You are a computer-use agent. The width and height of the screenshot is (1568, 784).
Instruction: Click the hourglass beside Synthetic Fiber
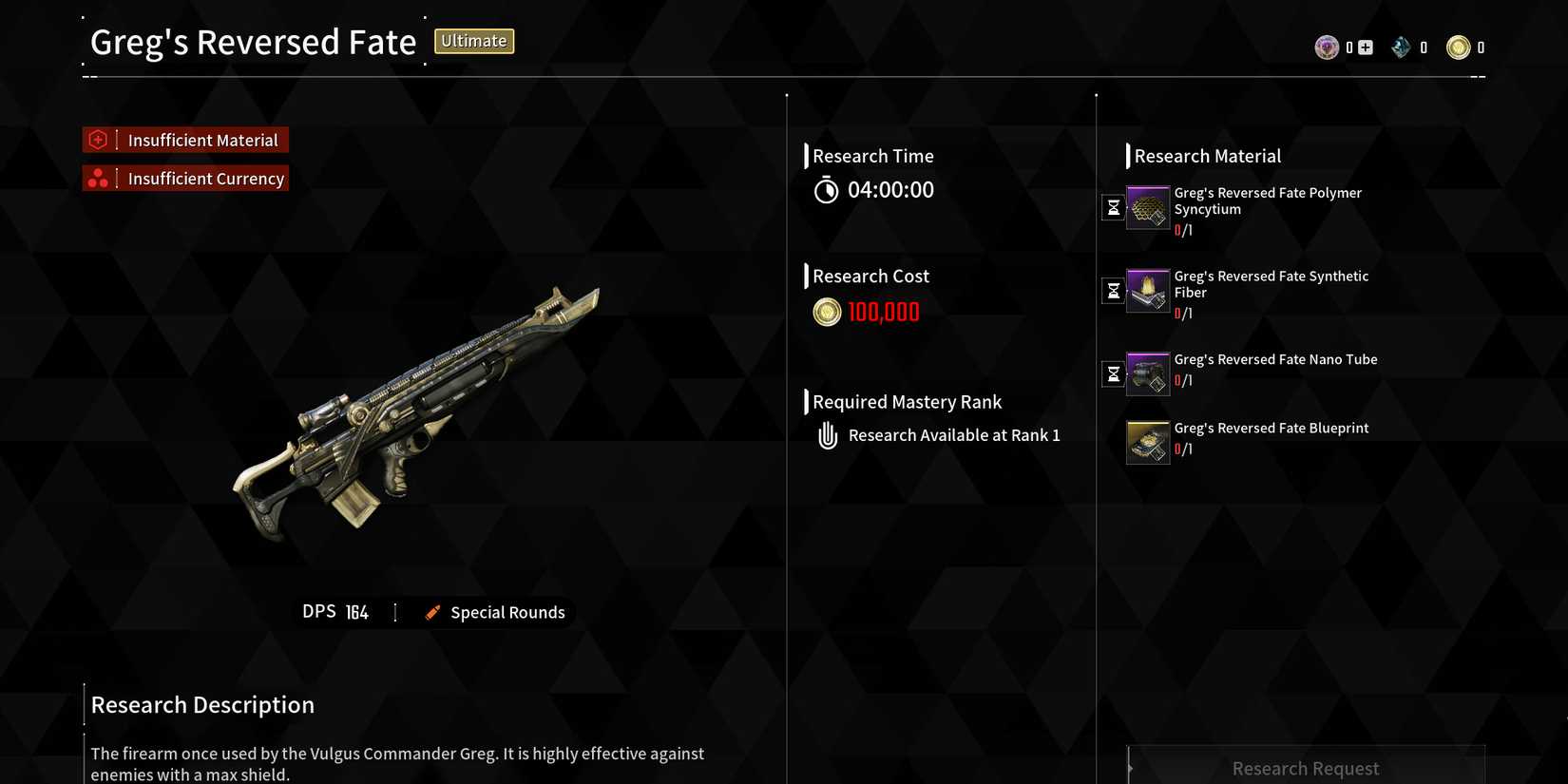(1113, 290)
